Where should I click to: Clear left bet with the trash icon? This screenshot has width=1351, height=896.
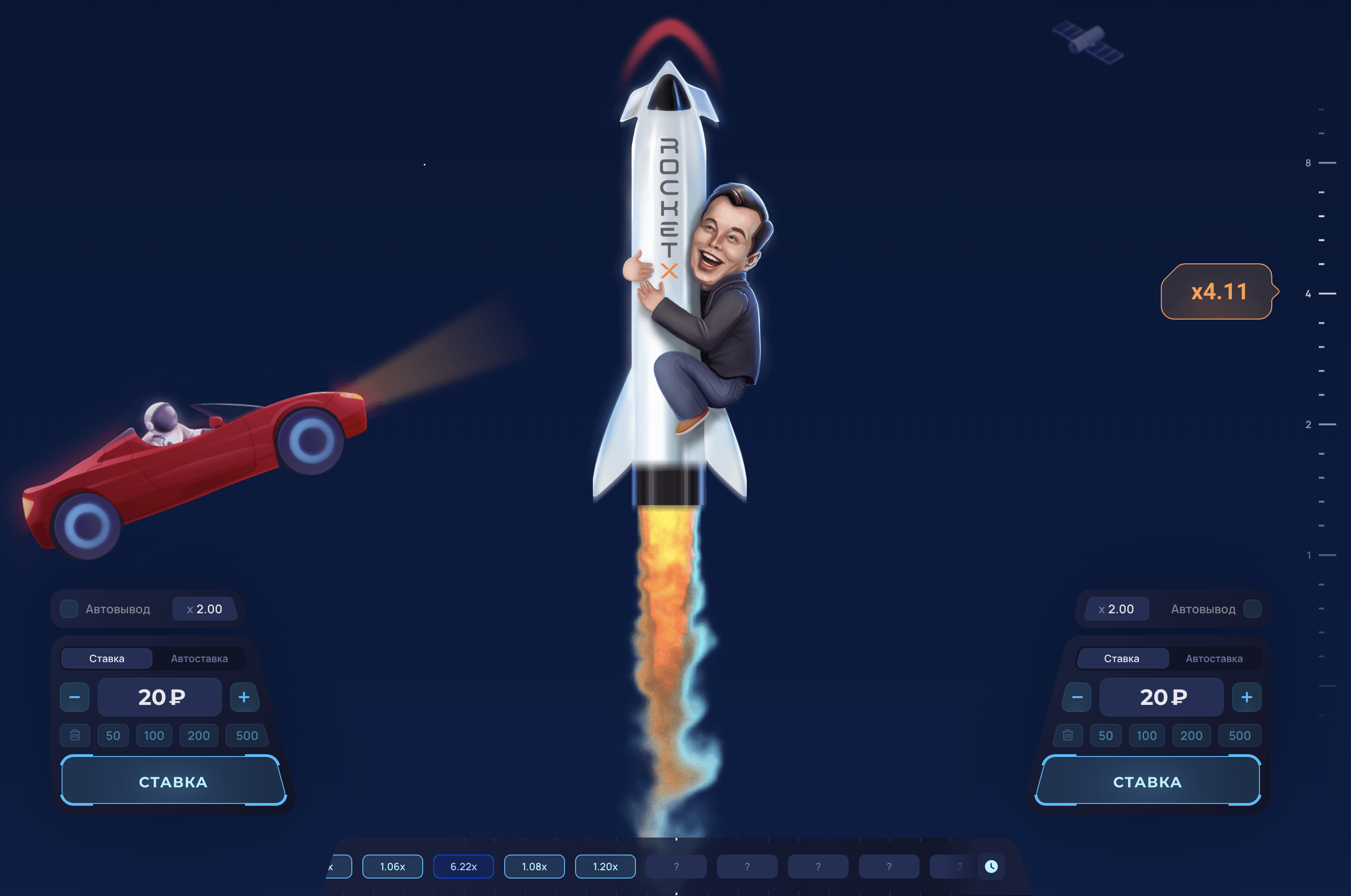point(75,735)
